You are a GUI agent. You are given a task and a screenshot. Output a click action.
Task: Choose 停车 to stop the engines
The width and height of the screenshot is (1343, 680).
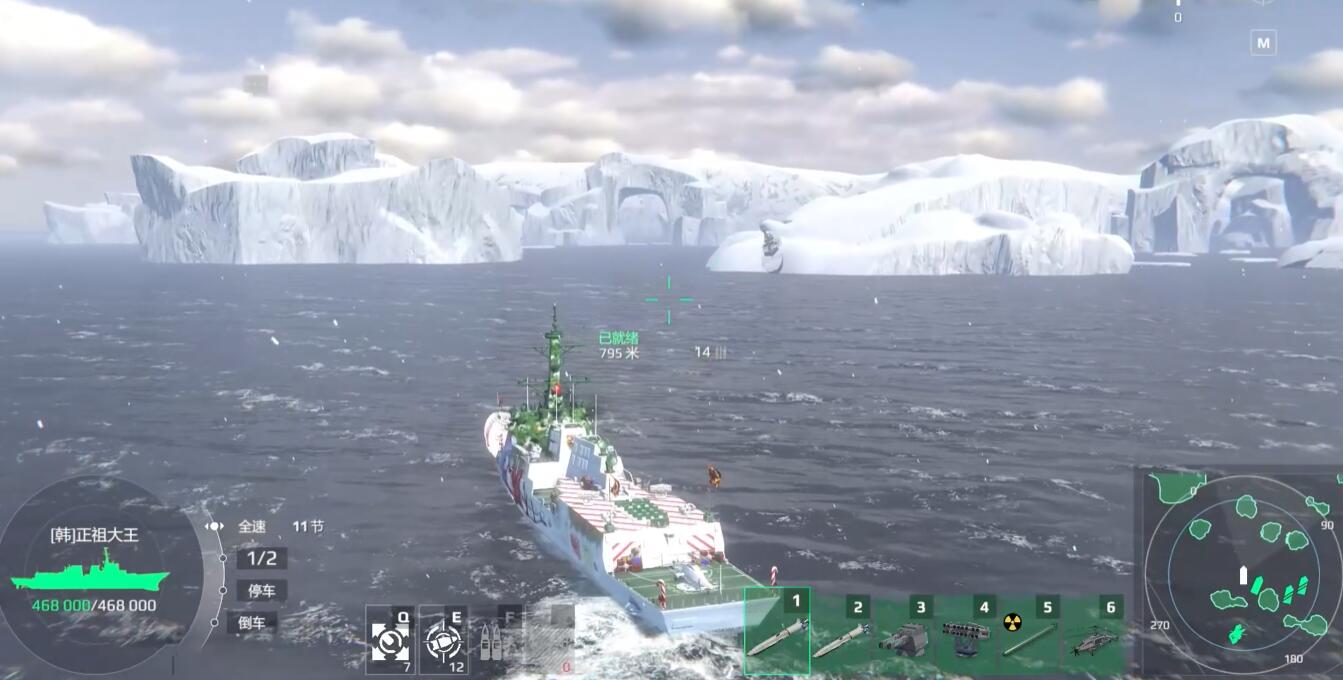[x=261, y=590]
